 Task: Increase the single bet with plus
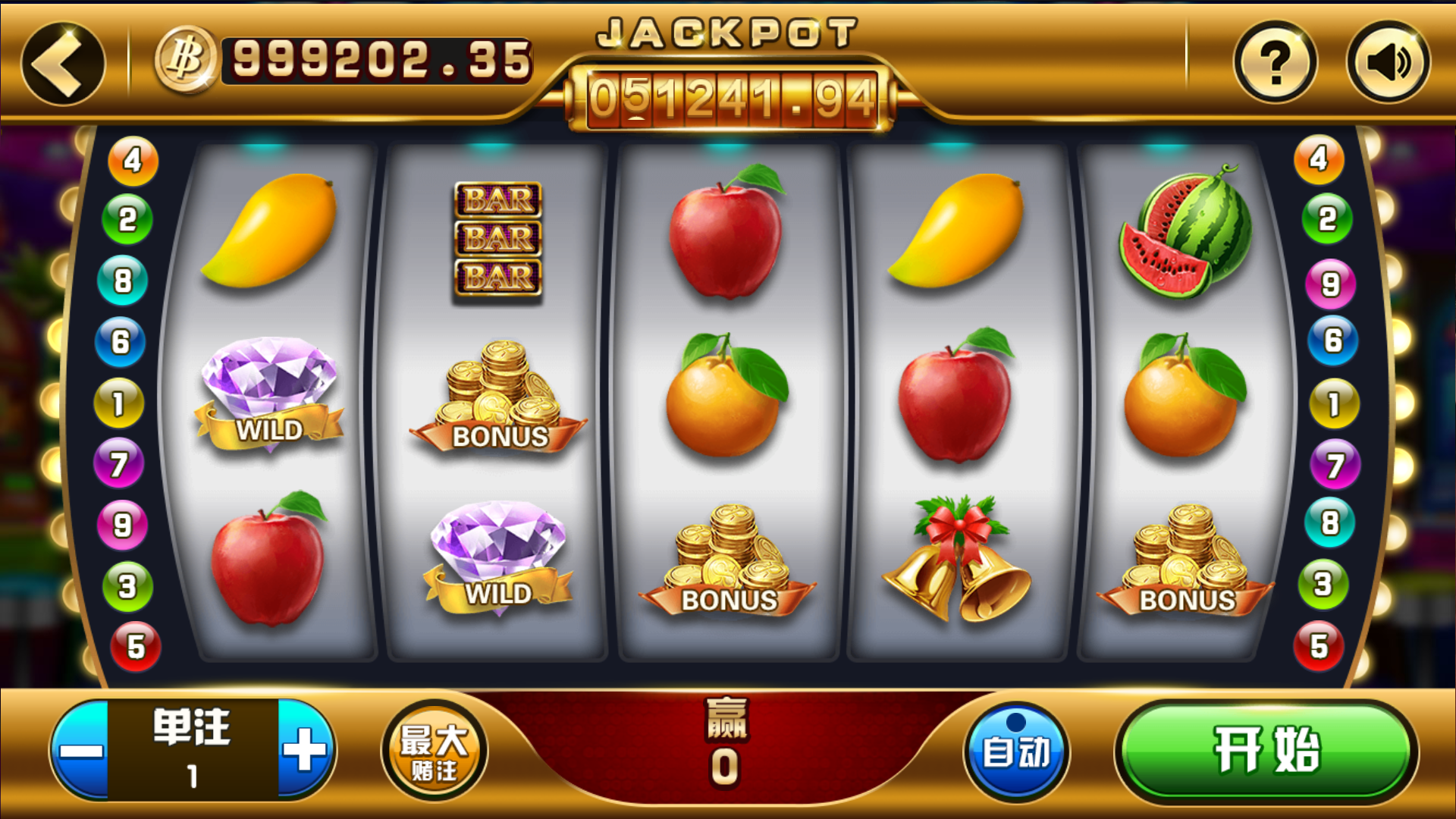306,750
